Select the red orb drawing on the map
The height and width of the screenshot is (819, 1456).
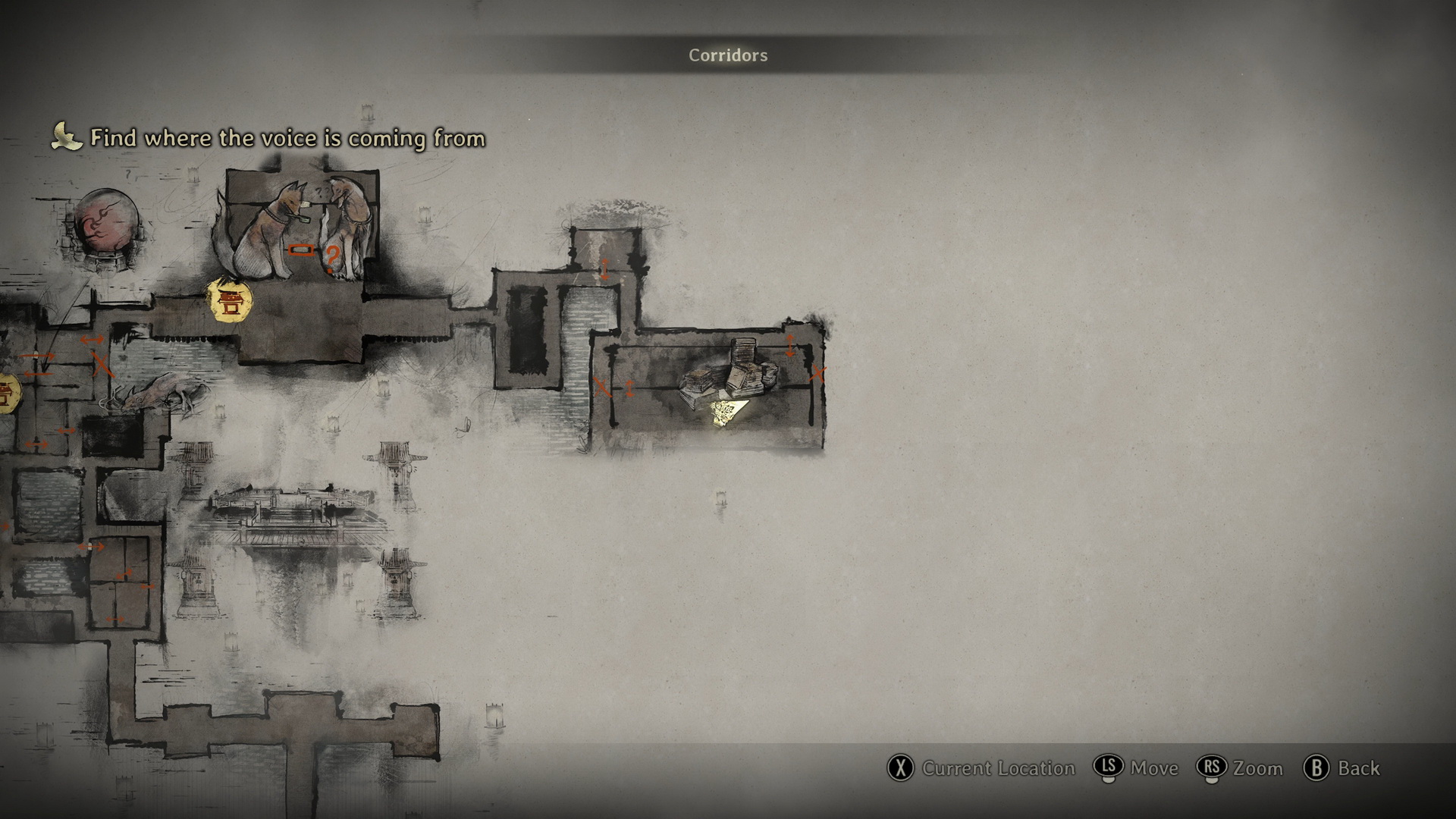coord(107,224)
